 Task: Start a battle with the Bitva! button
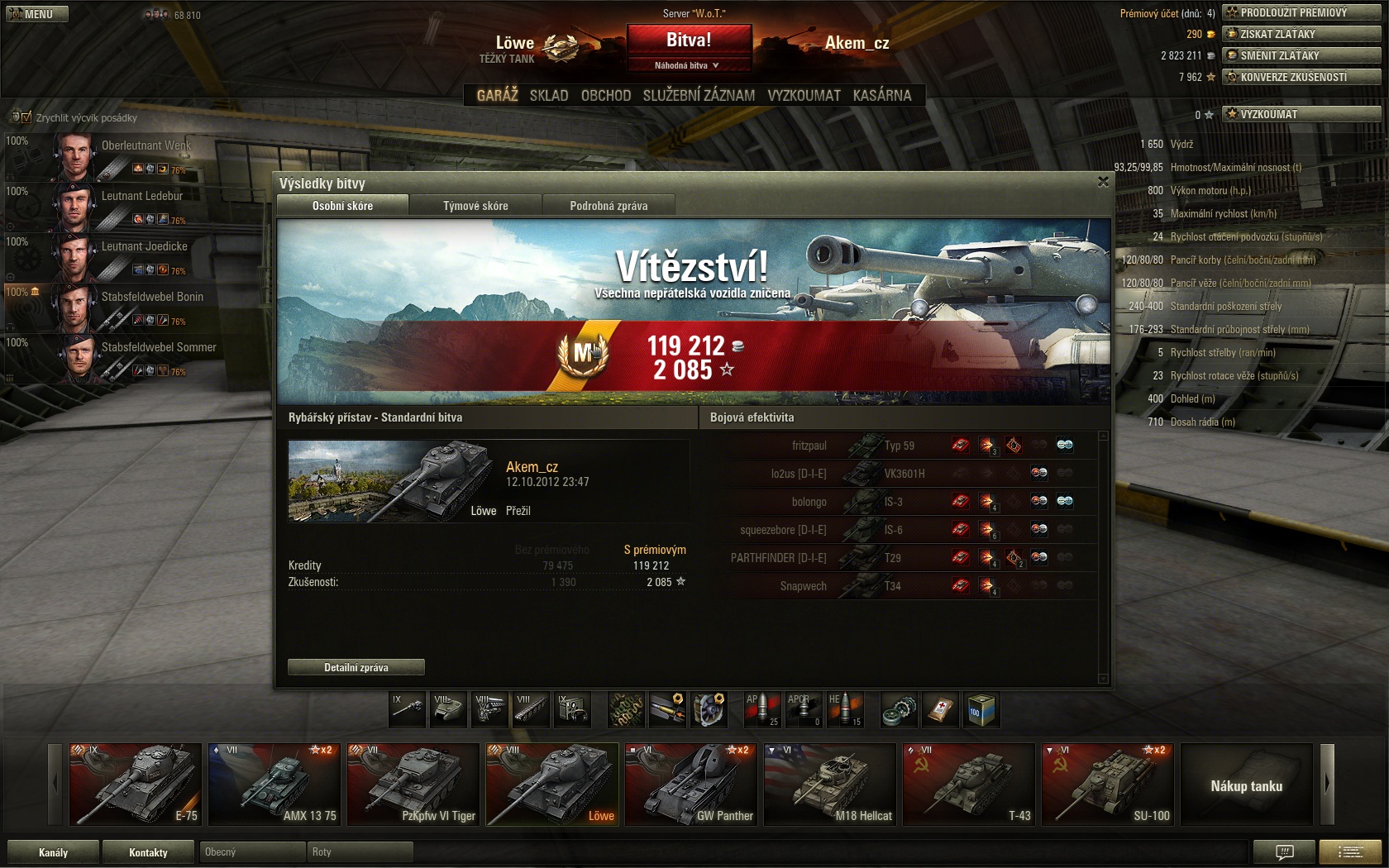(x=689, y=40)
